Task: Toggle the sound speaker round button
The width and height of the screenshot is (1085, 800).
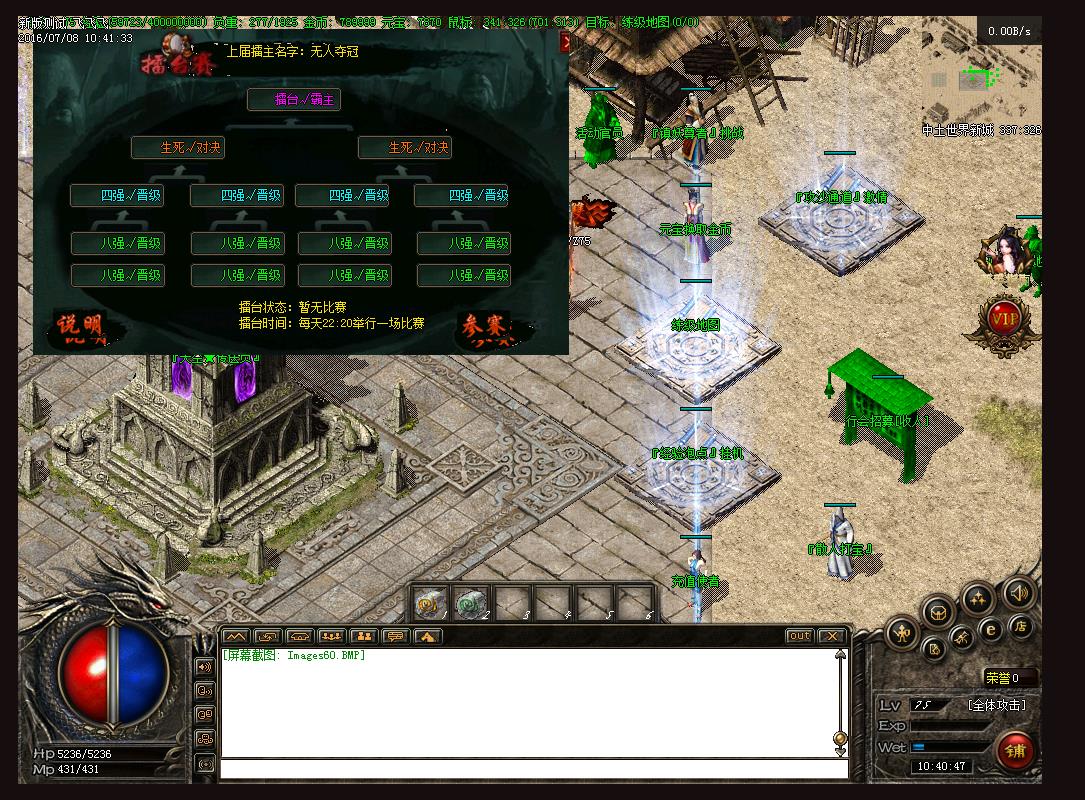Action: [x=1017, y=593]
